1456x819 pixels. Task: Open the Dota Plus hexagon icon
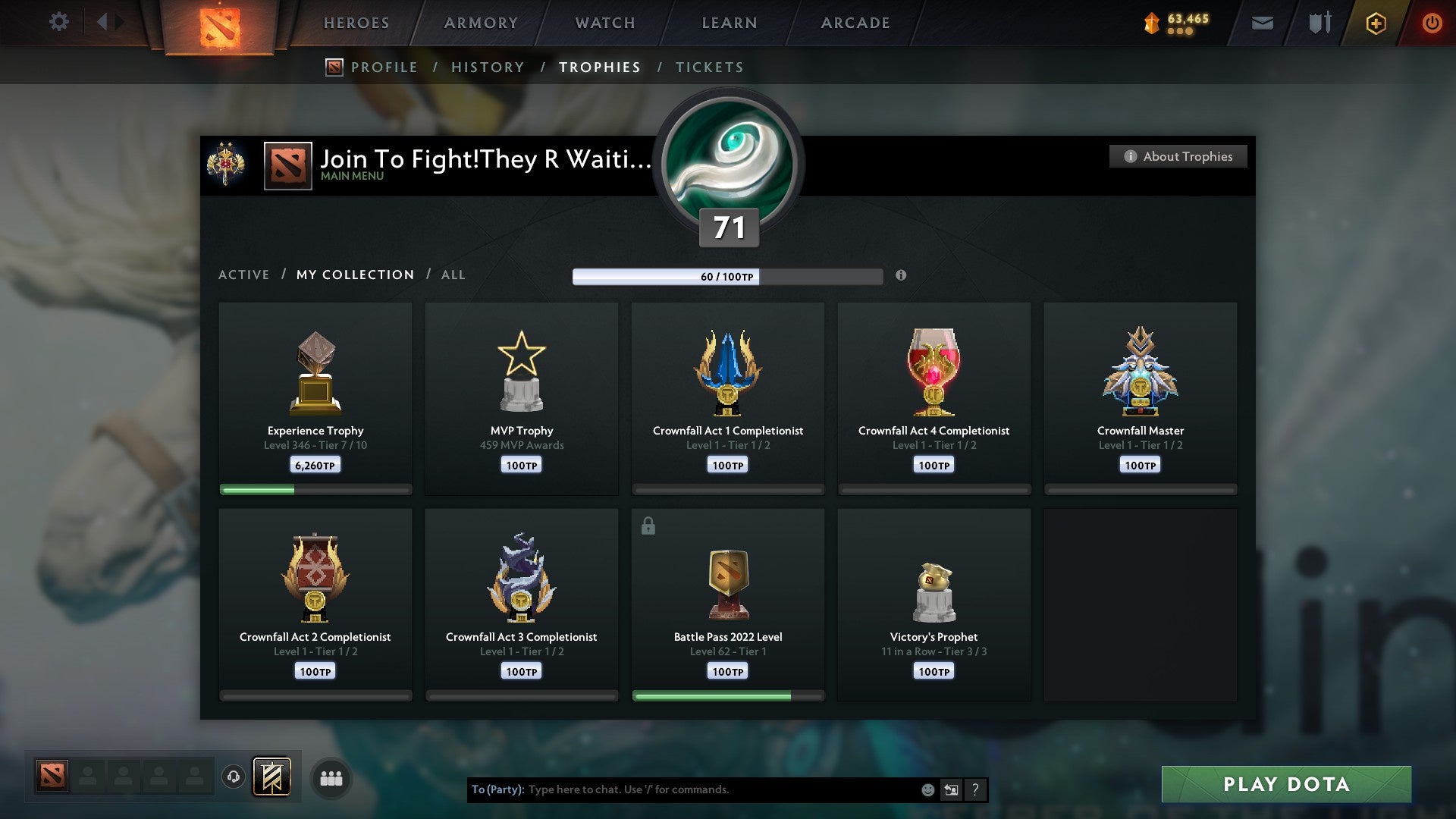pyautogui.click(x=1375, y=23)
